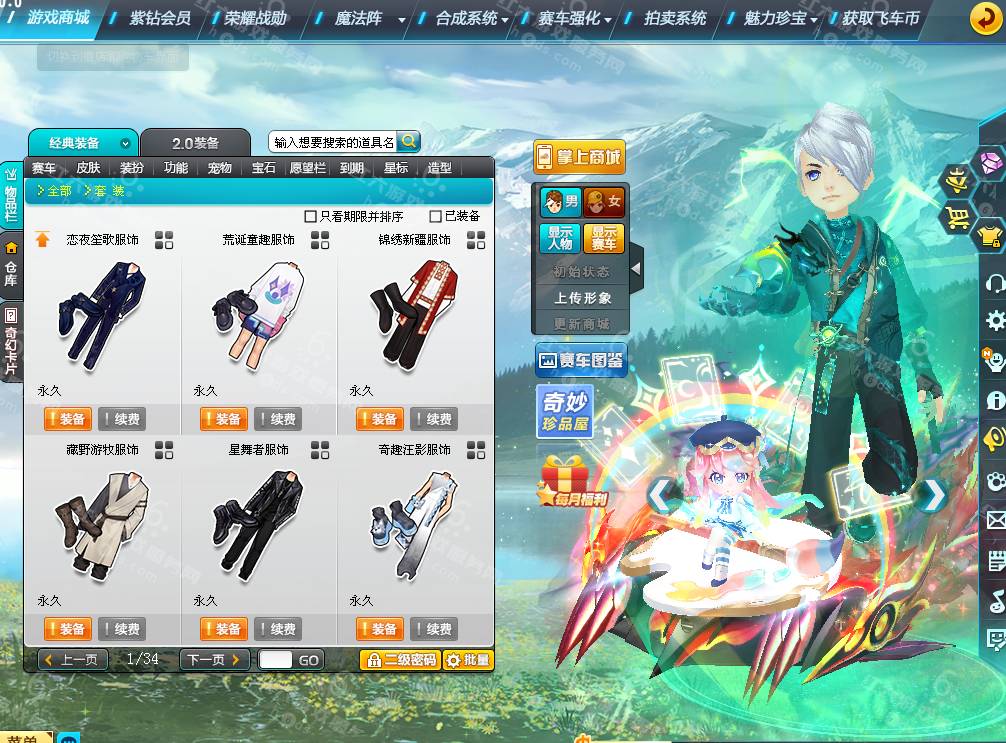Click the item search input field
Screen dimensions: 1006x743
coord(333,142)
